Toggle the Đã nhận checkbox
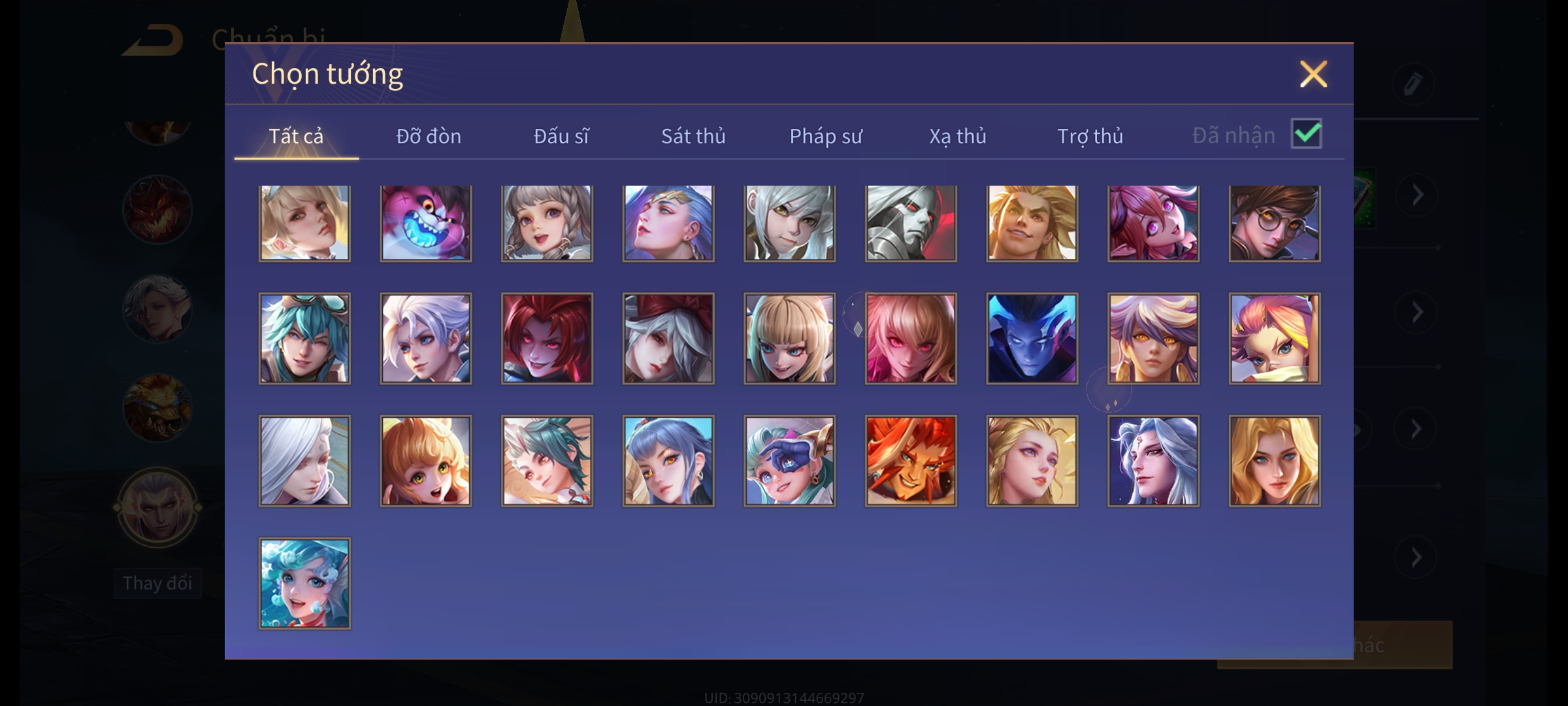Screen dimensions: 1568x706 tap(1306, 134)
